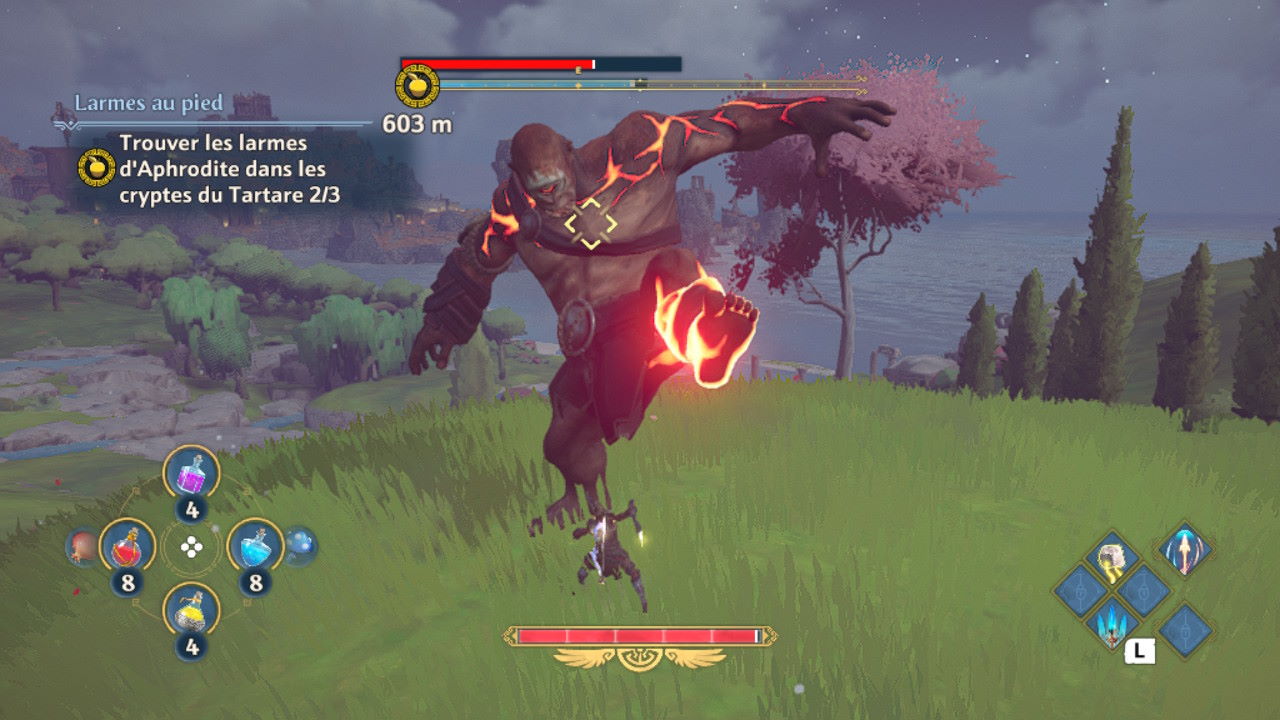Activate the upward arrow ability

(x=1185, y=551)
